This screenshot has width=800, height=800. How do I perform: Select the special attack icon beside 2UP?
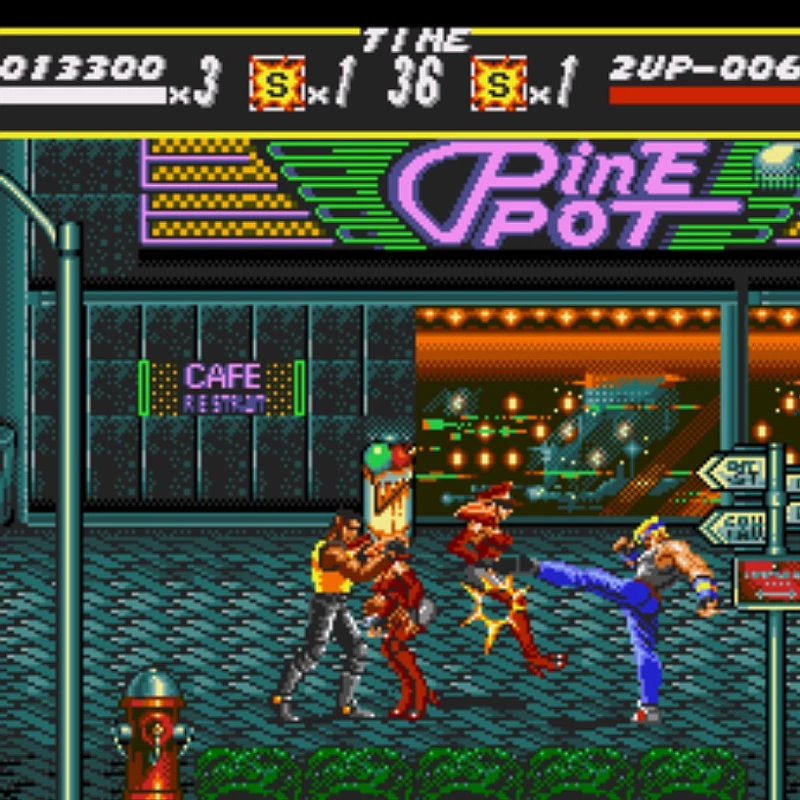pos(499,83)
